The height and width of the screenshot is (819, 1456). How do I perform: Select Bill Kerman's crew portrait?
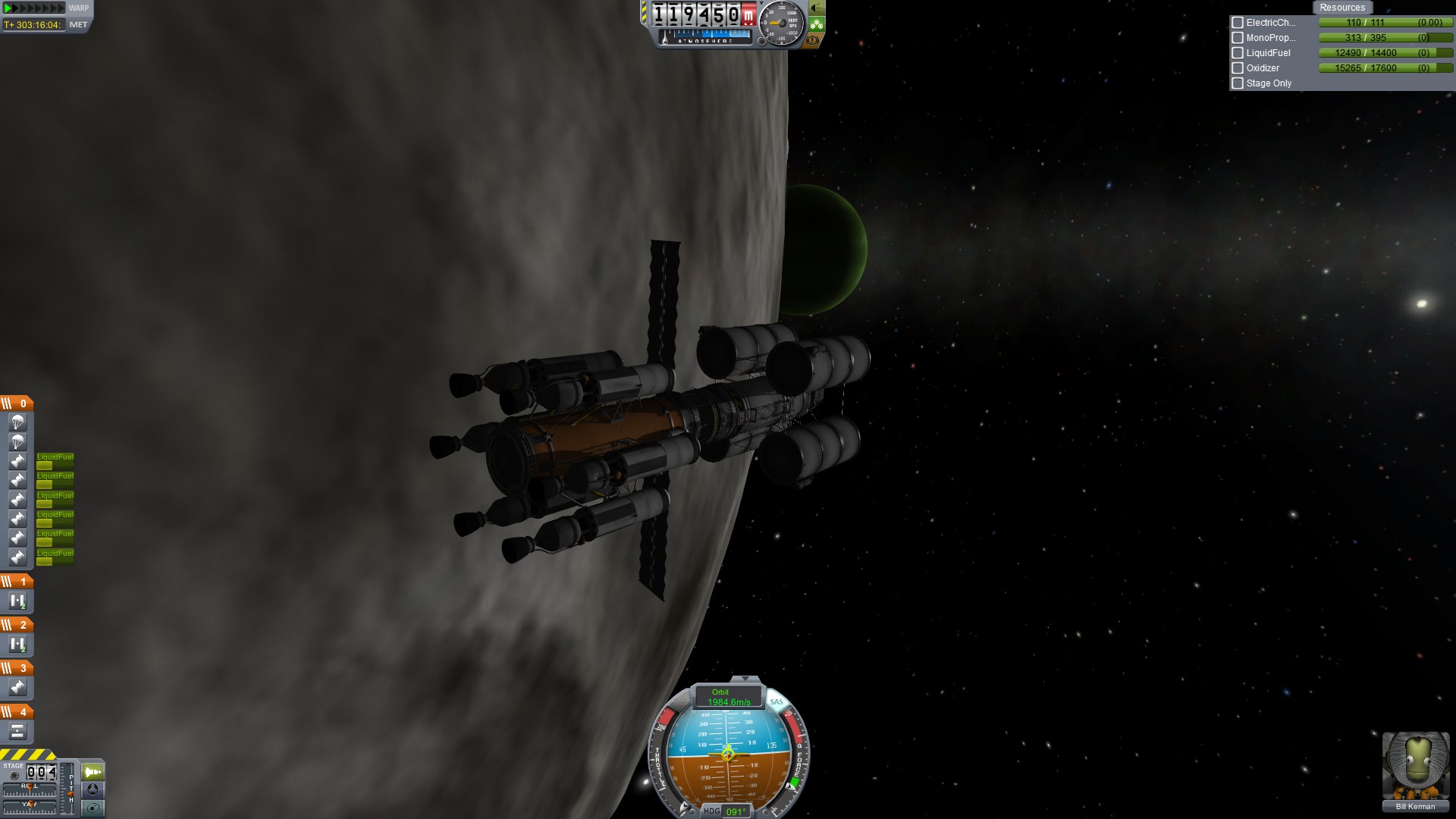(1415, 766)
